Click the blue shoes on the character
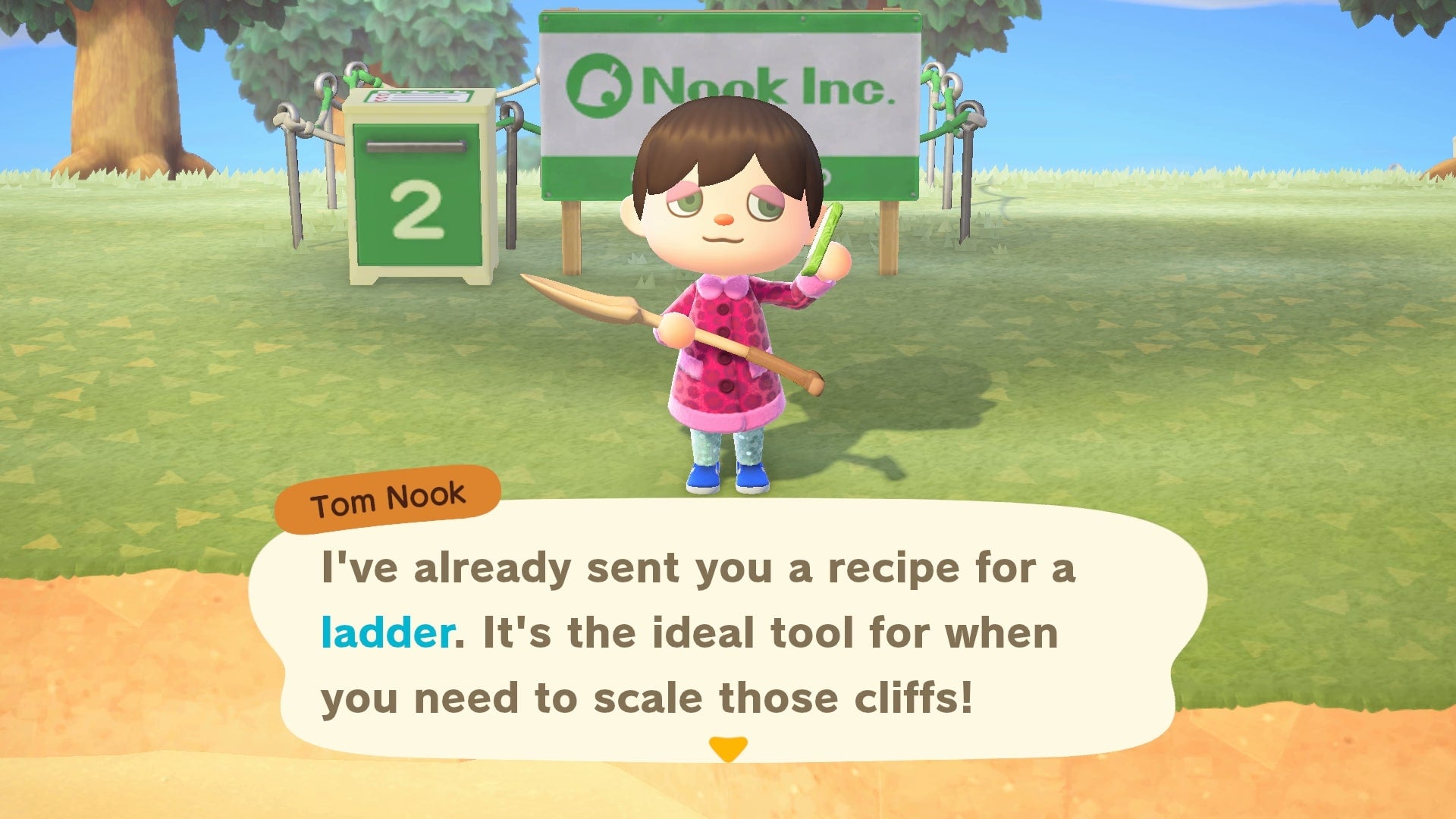The height and width of the screenshot is (819, 1456). [728, 478]
